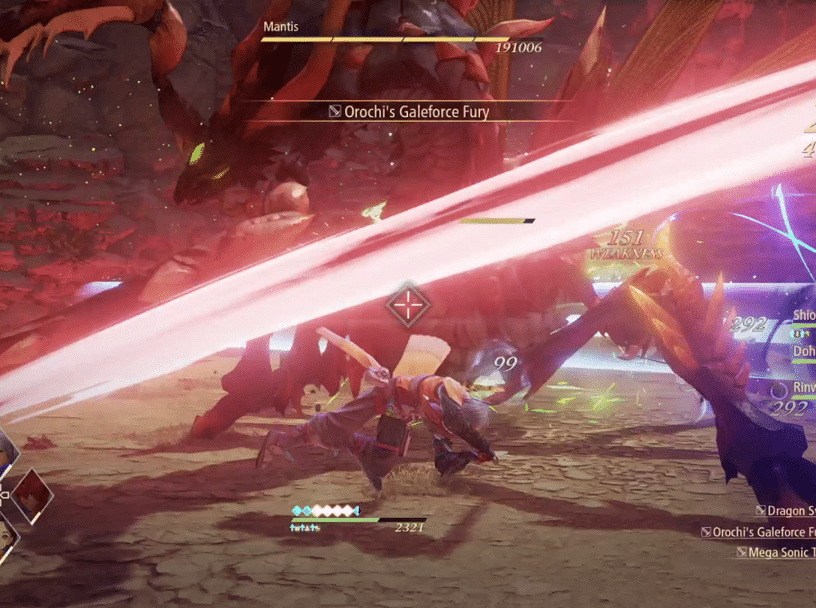Viewport: 816px width, 608px height.
Task: Activate the red-haired character boost portrait
Action: (x=30, y=494)
